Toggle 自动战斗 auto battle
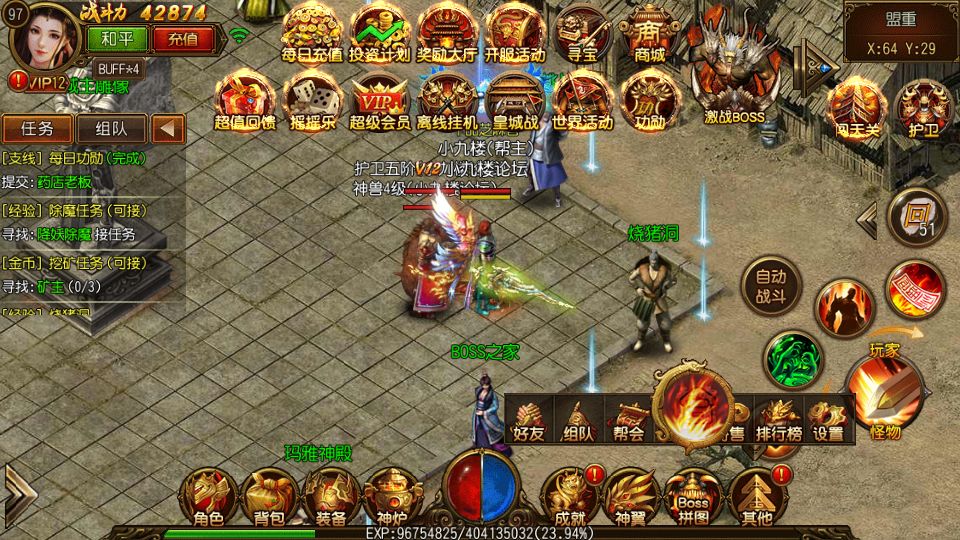The width and height of the screenshot is (960, 540). [x=770, y=284]
